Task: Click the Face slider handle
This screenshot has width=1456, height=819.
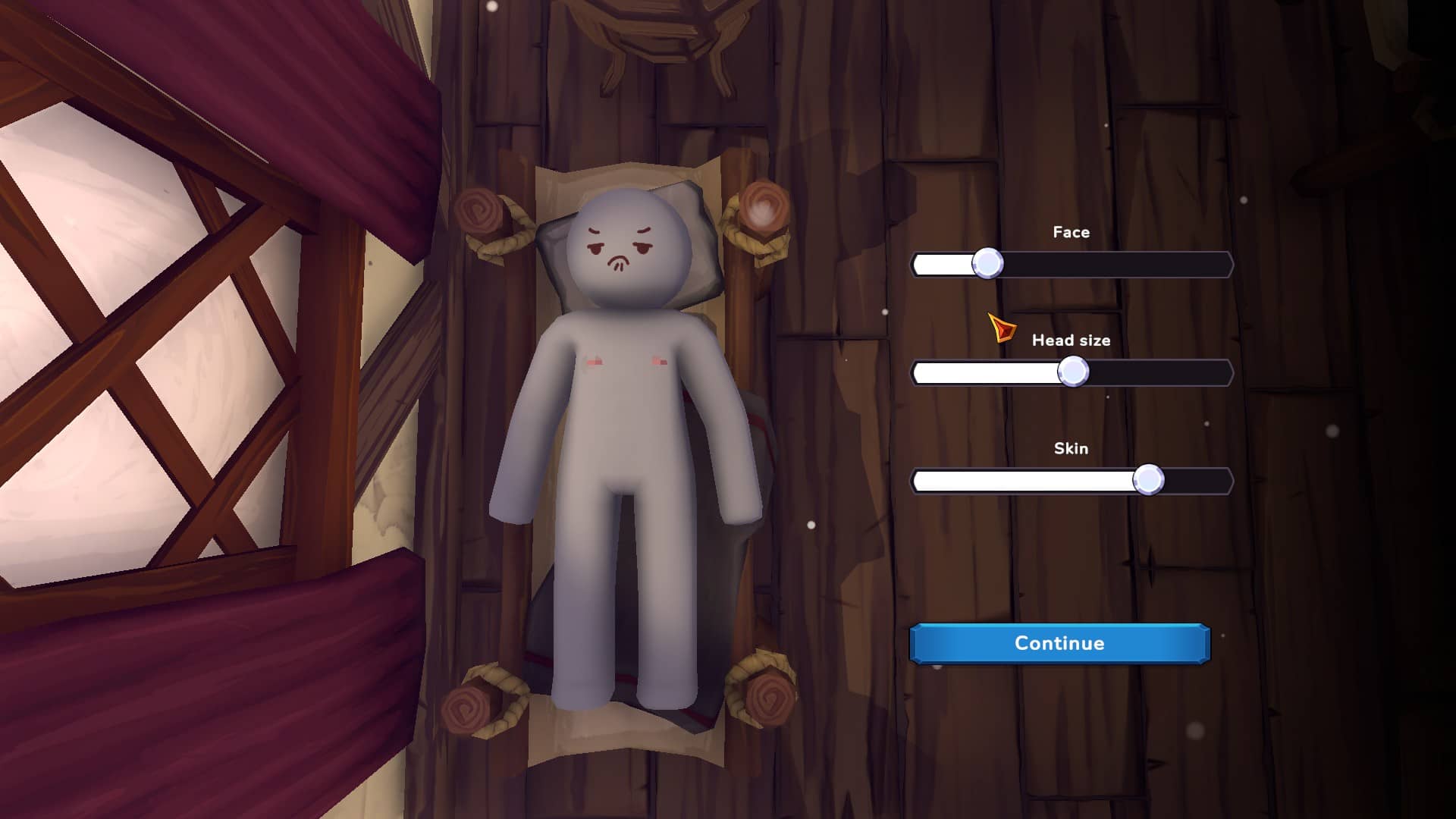Action: coord(987,264)
